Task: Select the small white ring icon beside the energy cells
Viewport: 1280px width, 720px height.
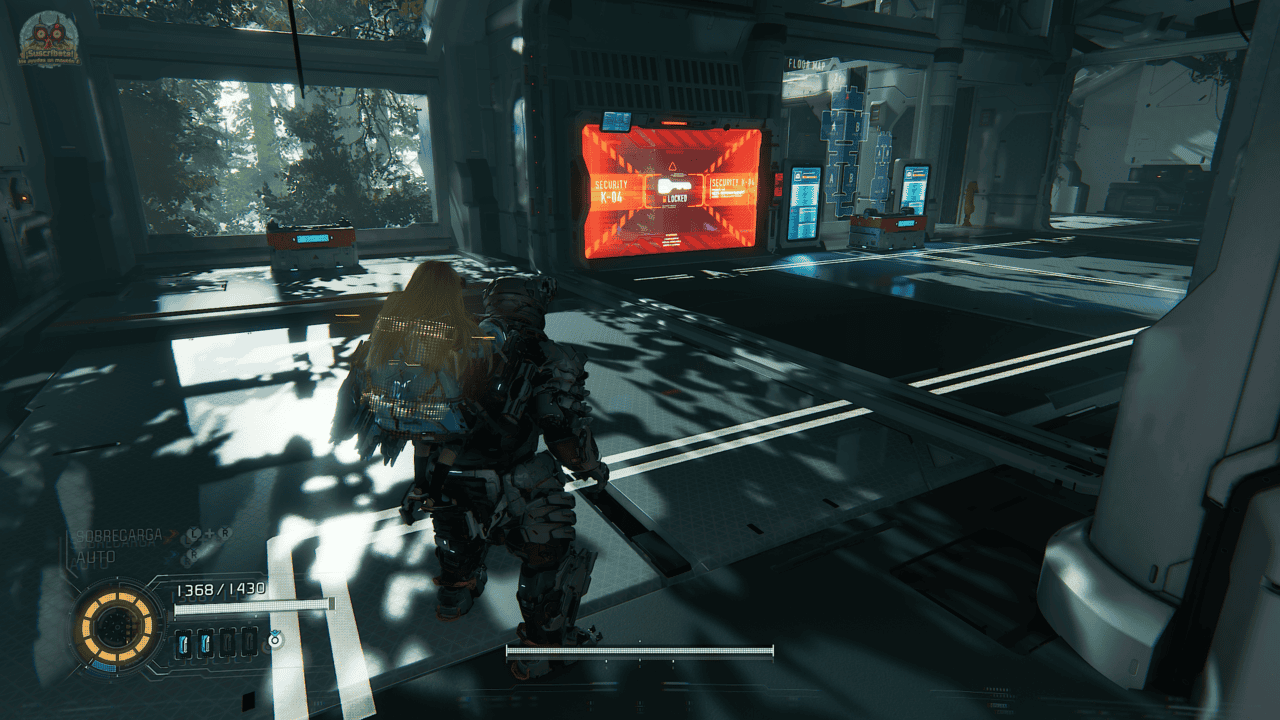Action: click(275, 638)
